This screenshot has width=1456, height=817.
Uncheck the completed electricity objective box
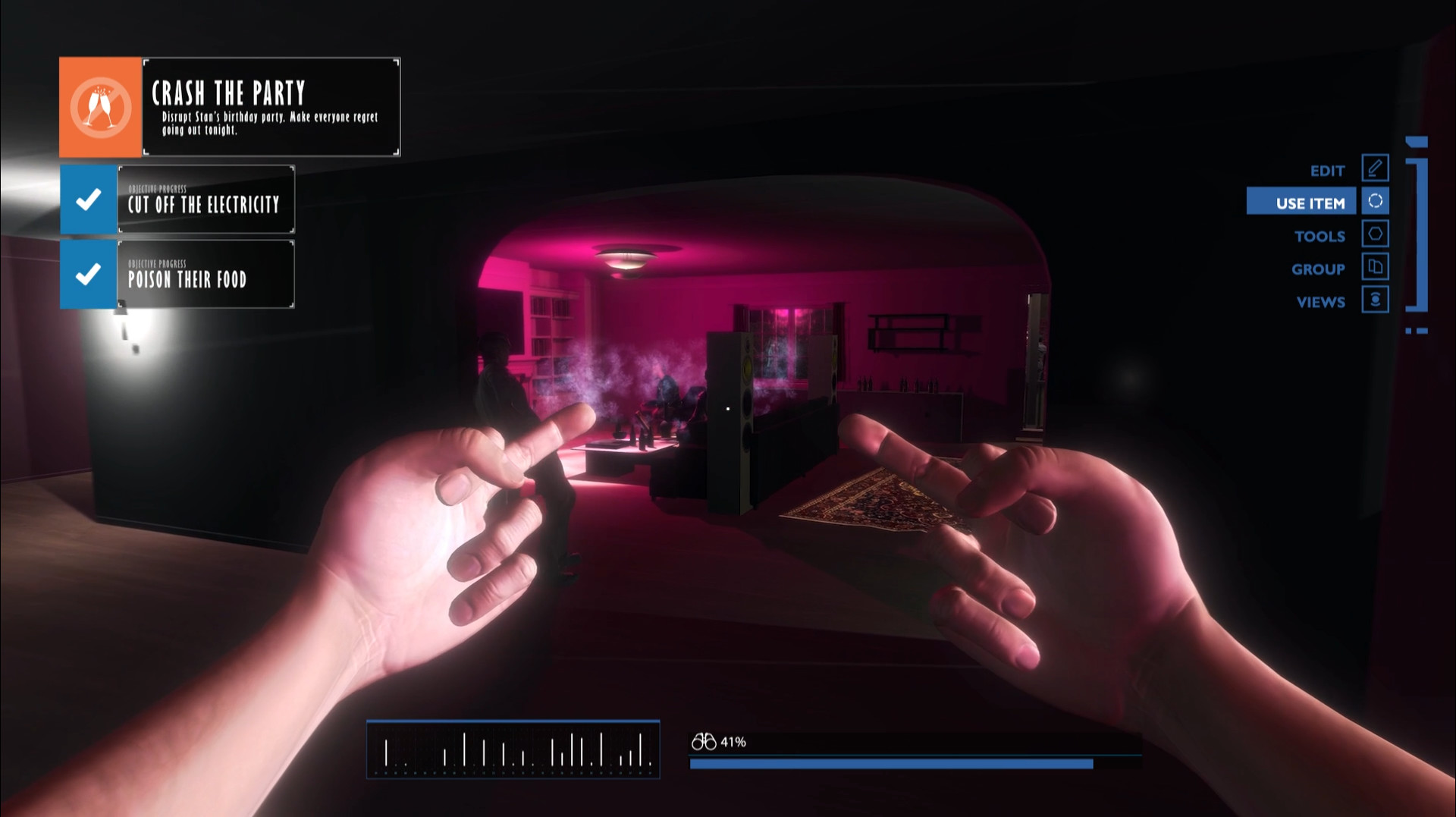click(x=88, y=199)
